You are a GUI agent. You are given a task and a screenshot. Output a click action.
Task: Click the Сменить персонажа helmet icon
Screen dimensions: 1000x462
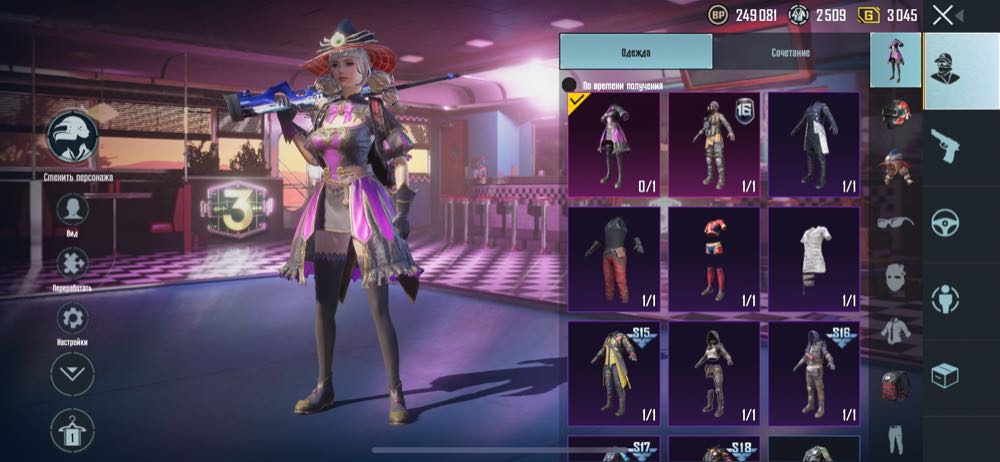(72, 136)
